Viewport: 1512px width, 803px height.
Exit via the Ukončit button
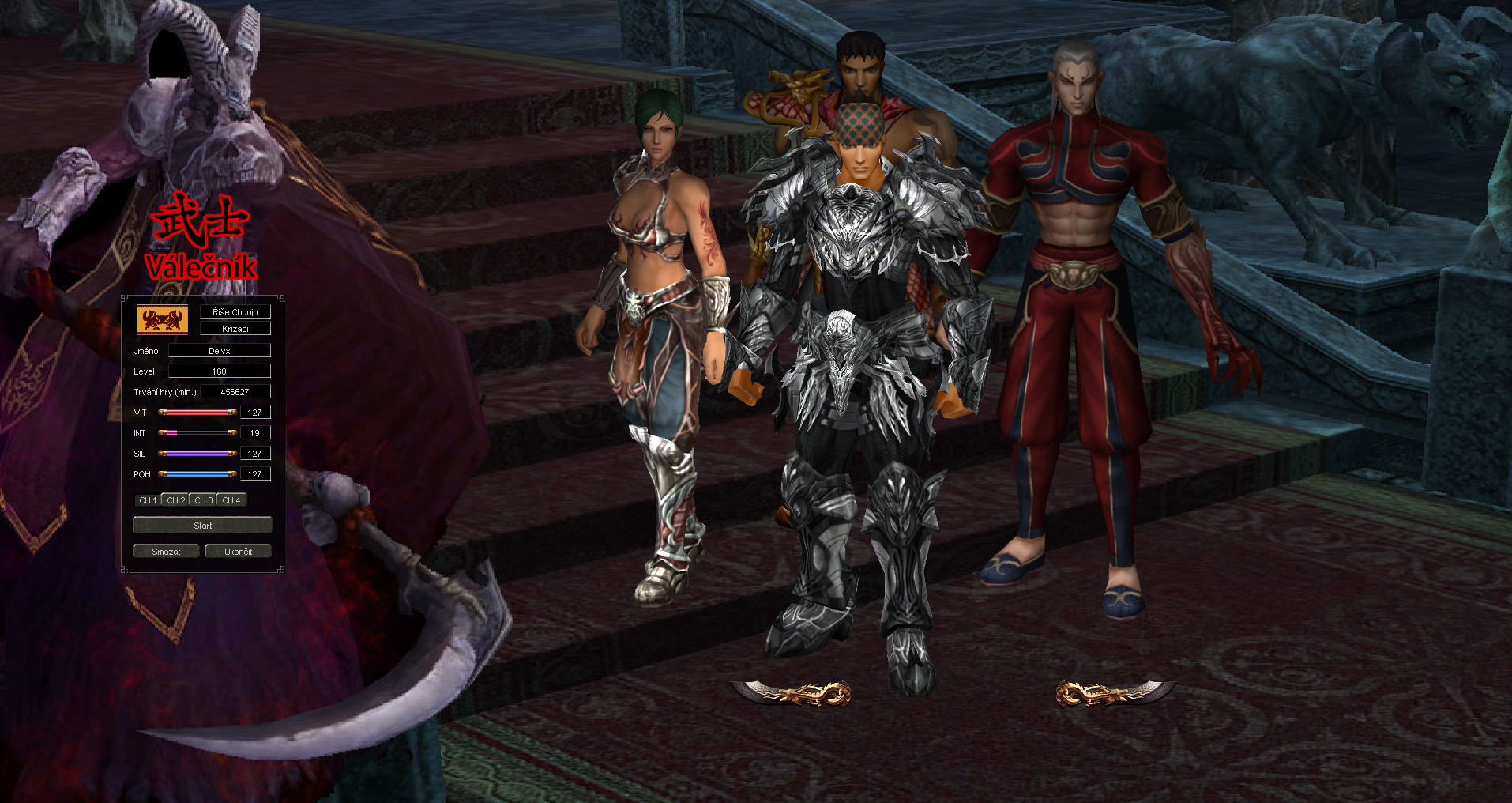(x=238, y=552)
